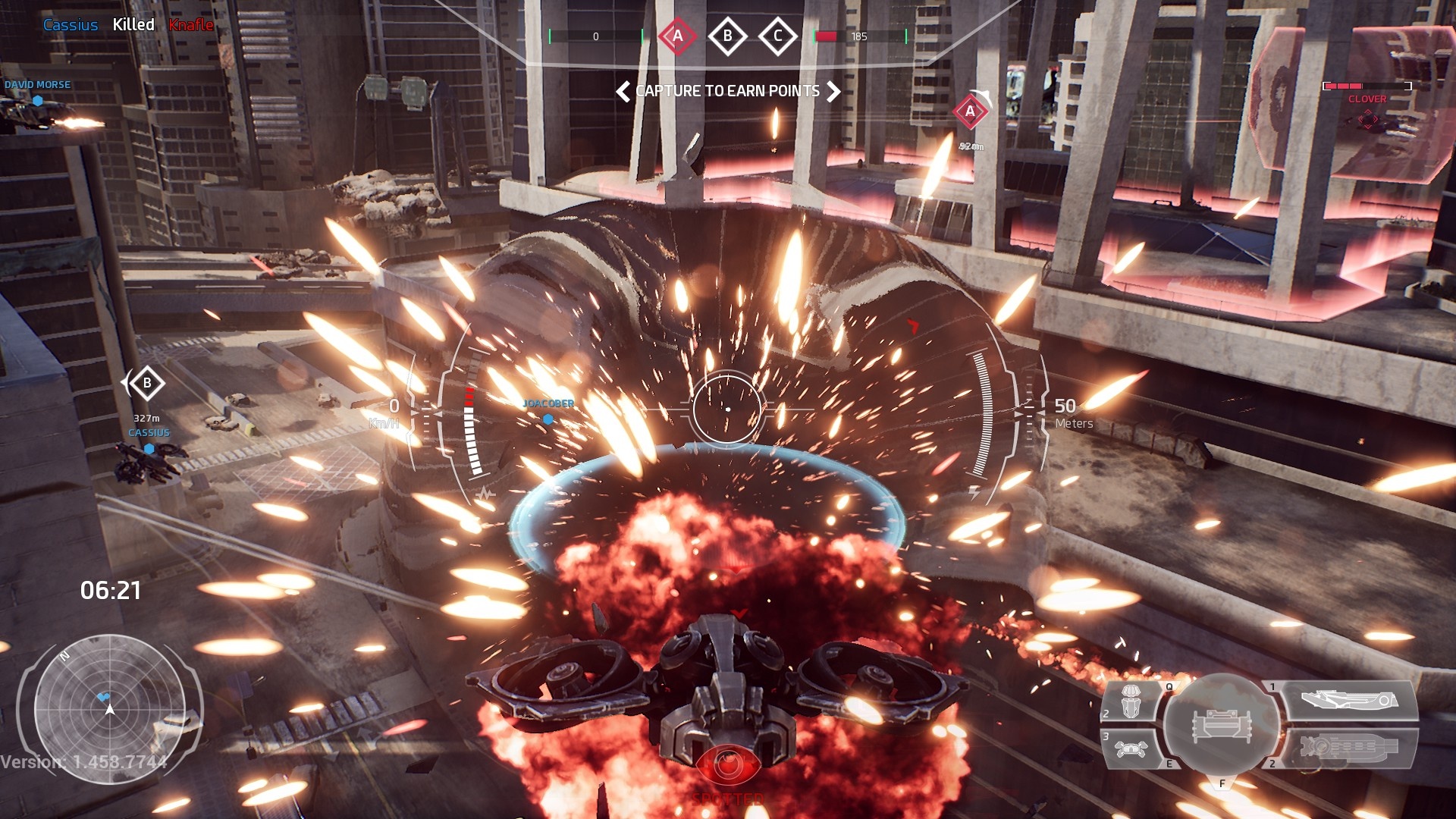Select capture point B diamond in top bar

tap(727, 36)
